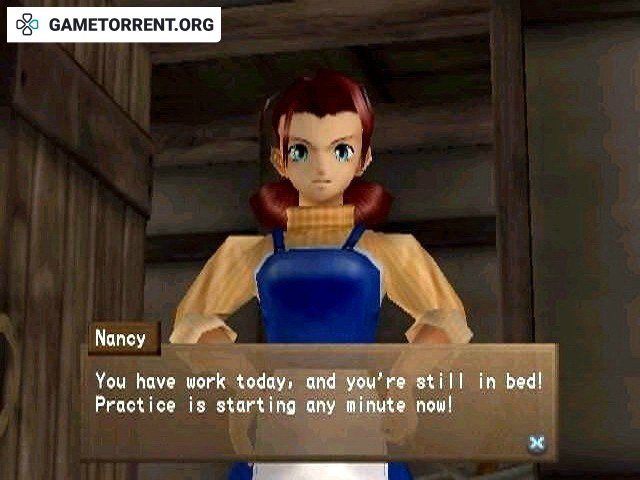Image resolution: width=640 pixels, height=480 pixels.
Task: Advance Nancy's dialogue text box
Action: pos(537,443)
